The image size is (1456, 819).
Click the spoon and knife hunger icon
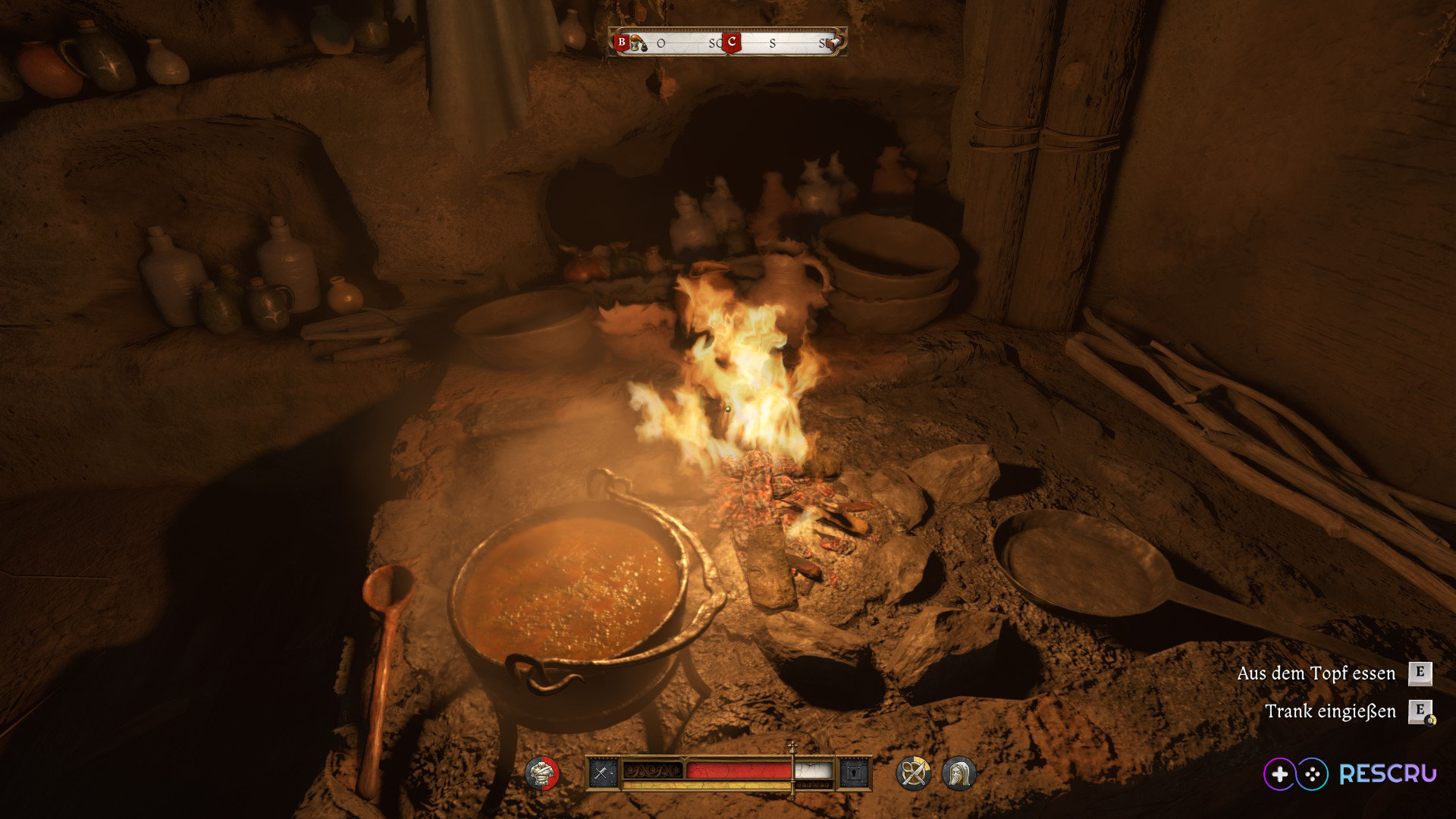(913, 773)
